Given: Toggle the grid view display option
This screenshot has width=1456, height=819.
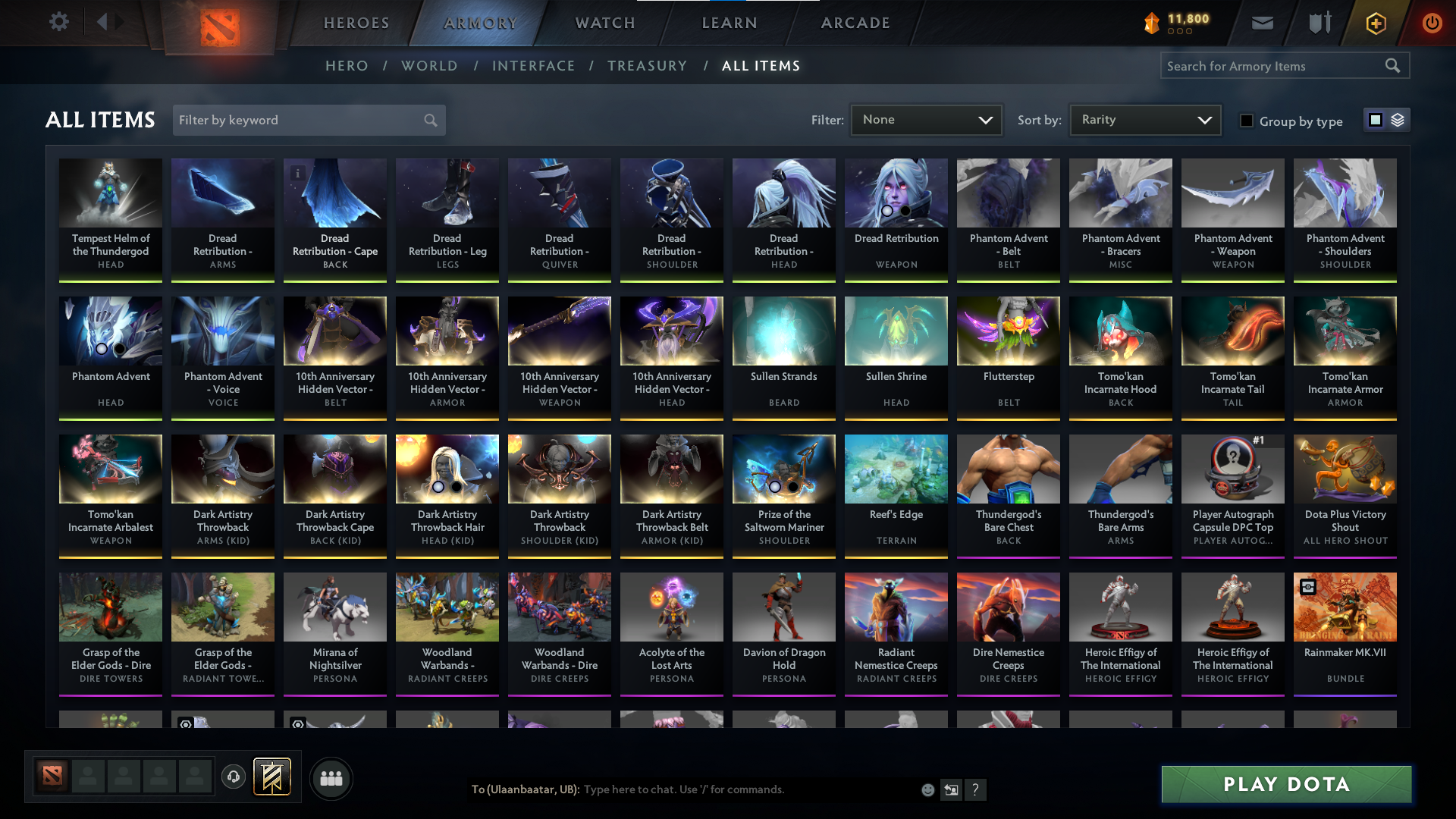Looking at the screenshot, I should pyautogui.click(x=1375, y=119).
